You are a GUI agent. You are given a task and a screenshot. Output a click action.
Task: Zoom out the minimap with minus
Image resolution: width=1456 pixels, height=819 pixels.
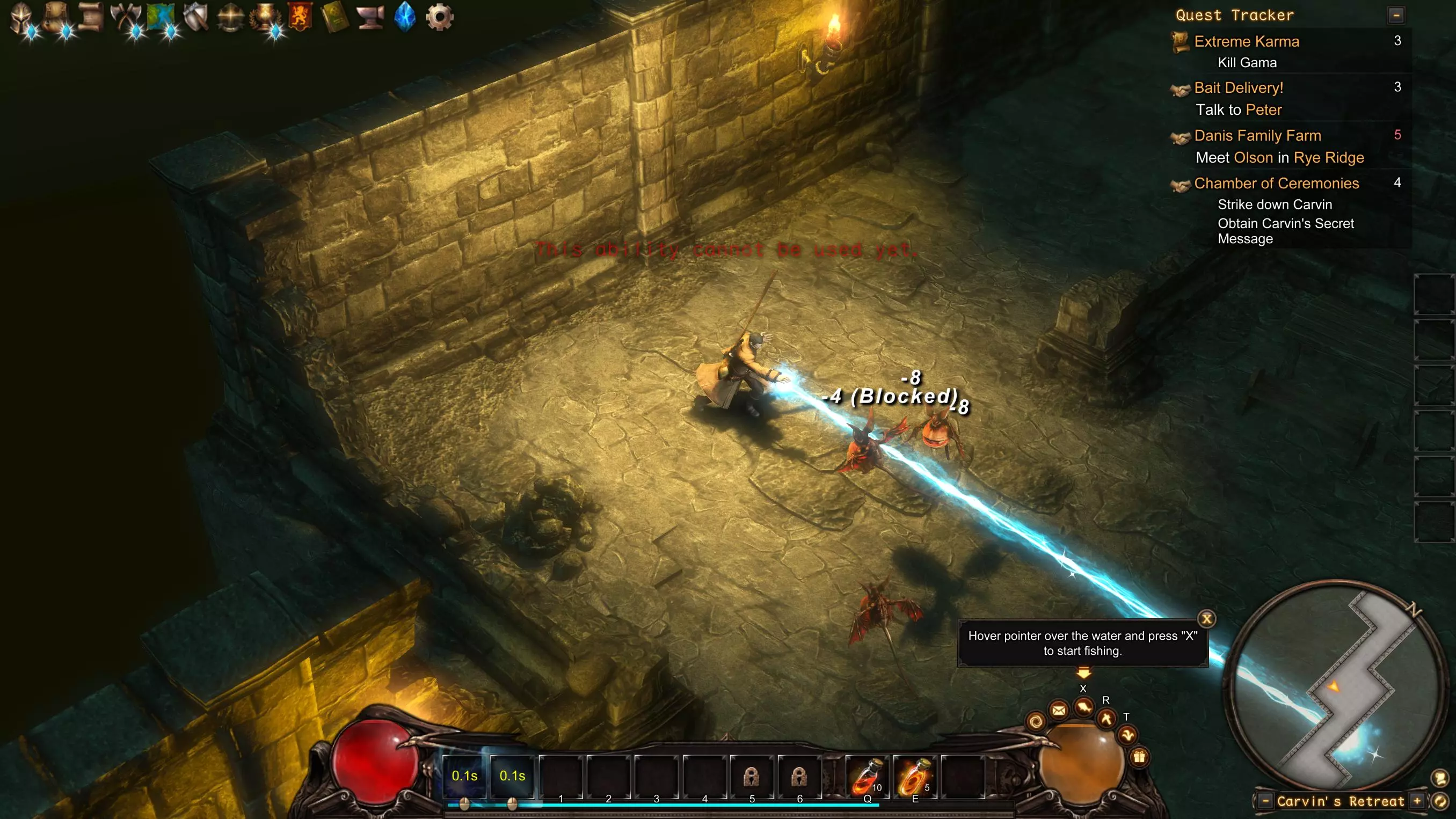[x=1265, y=801]
